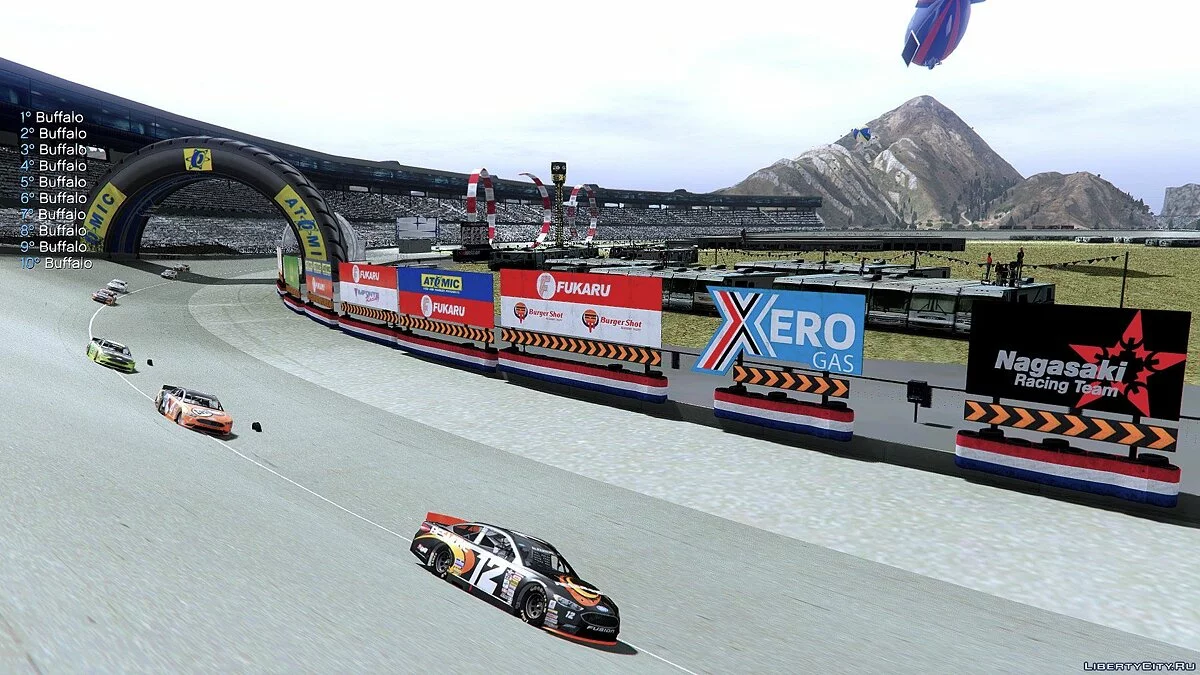Open the LibertyCity.Ru watermark link
The image size is (1200, 675).
pos(1139,665)
